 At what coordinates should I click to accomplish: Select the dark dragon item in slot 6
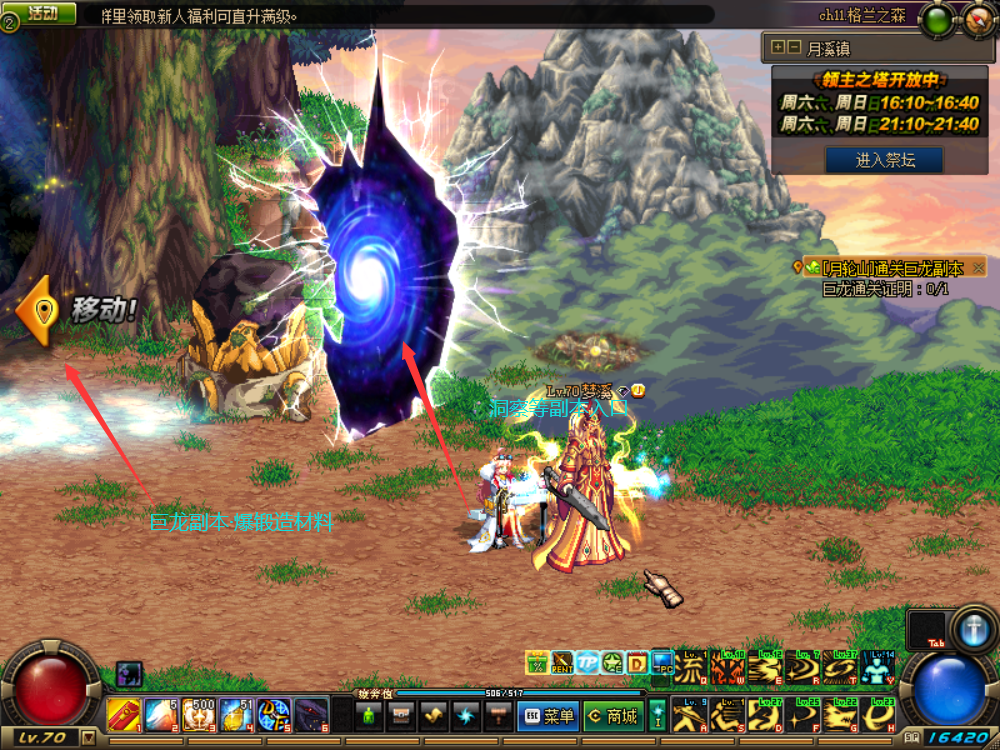[311, 715]
